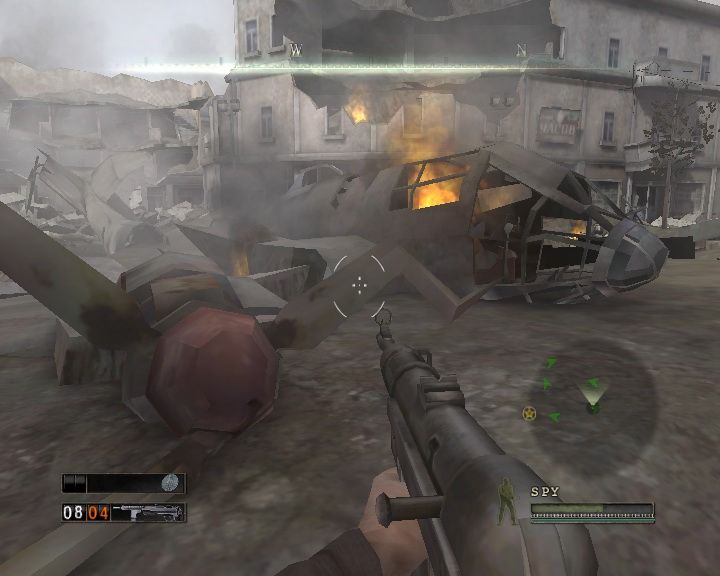Click the compass strip's N marker
This screenshot has width=720, height=576.
(x=520, y=49)
